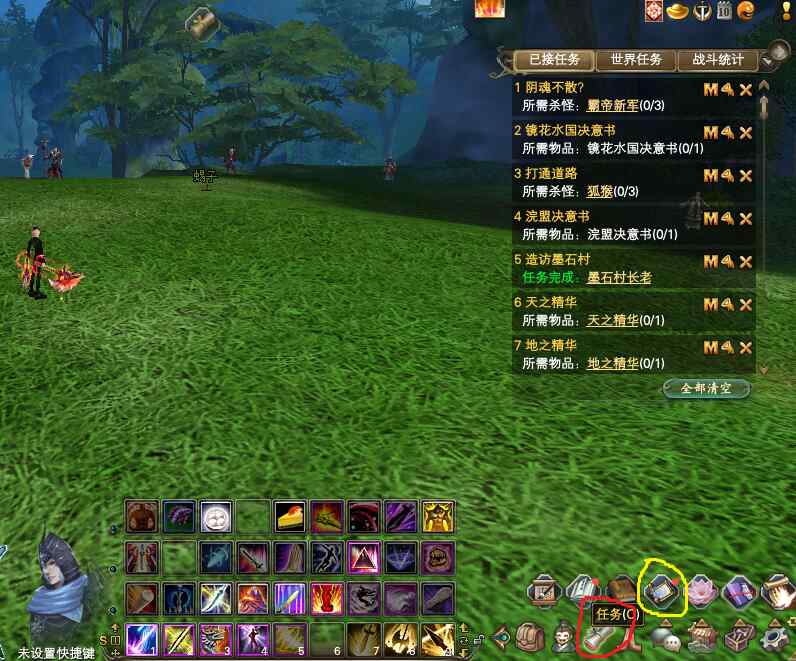Show 打通道路 quest on the map (M)
Image resolution: width=796 pixels, height=661 pixels.
point(710,176)
